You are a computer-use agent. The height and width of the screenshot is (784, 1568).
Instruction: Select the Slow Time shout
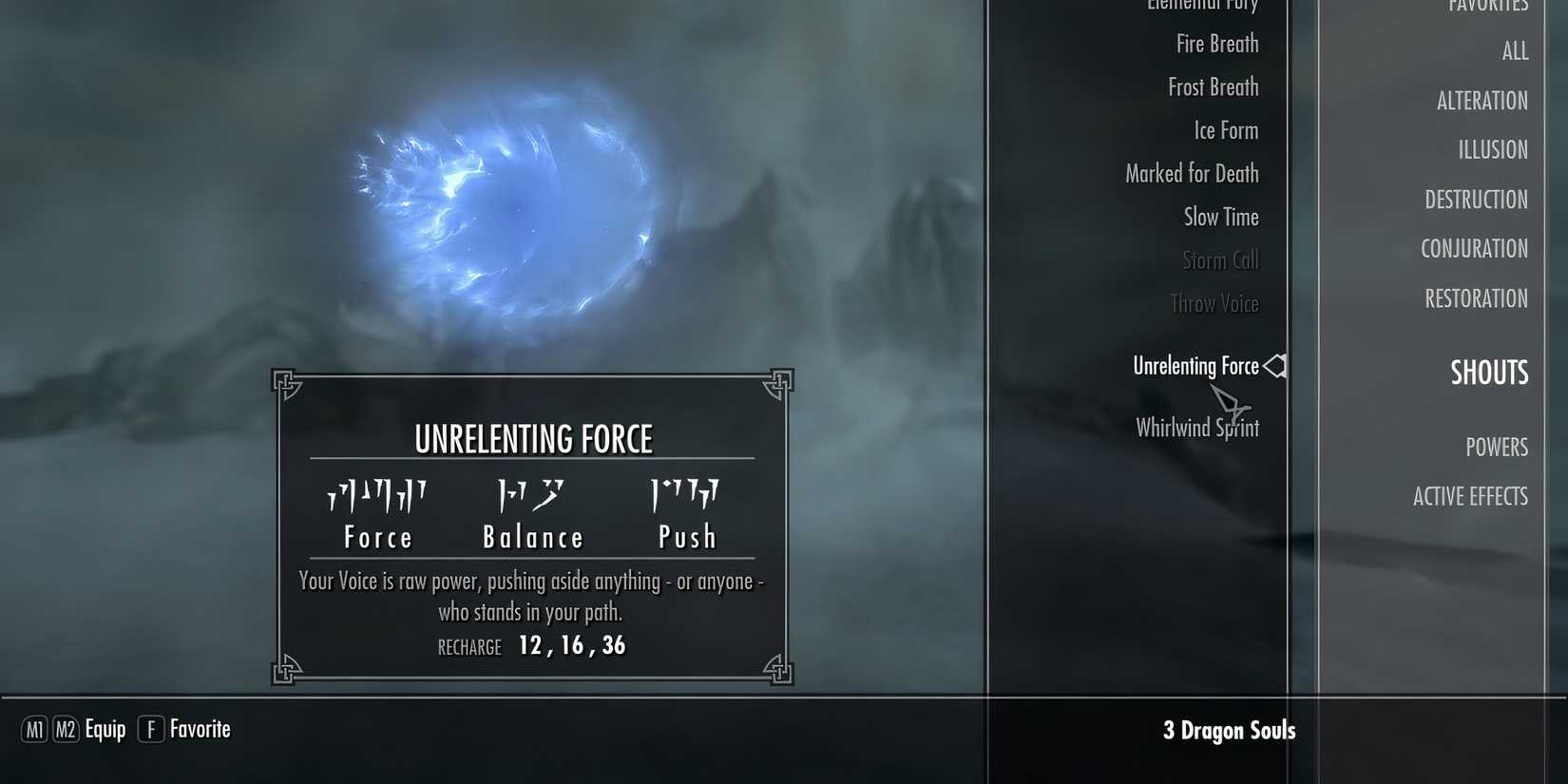tap(1220, 217)
